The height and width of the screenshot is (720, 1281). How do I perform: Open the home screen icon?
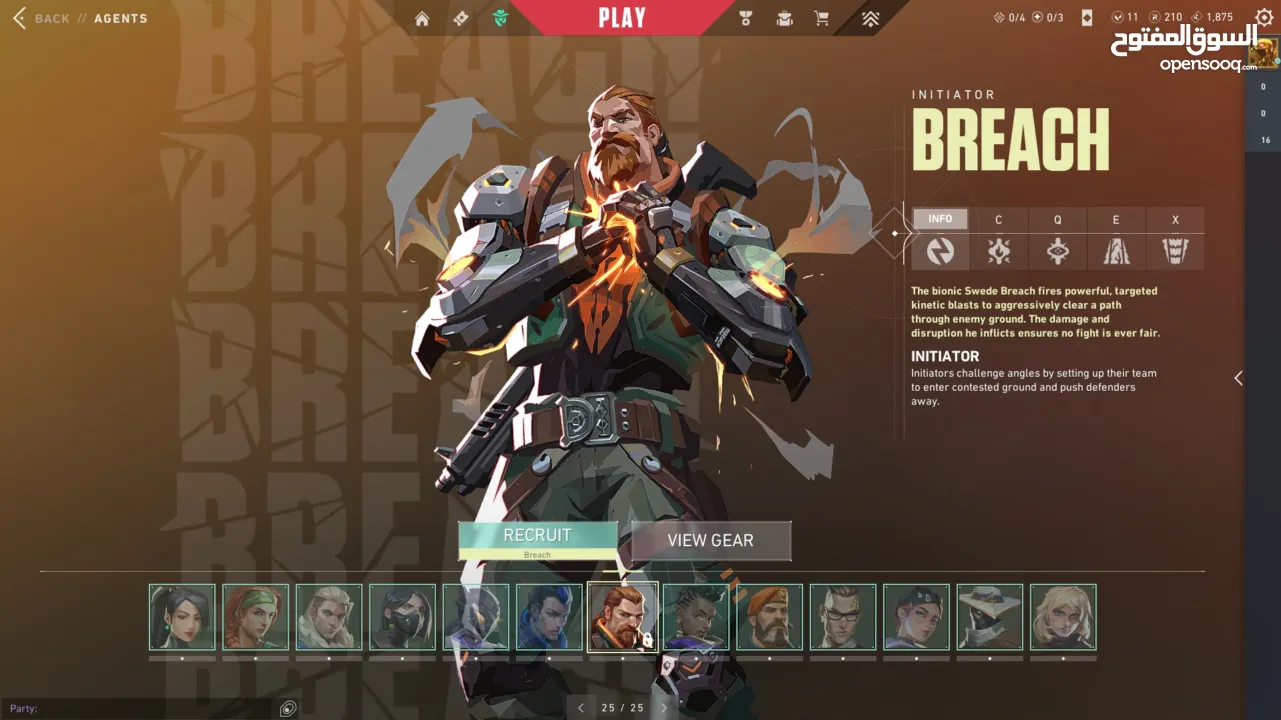422,18
